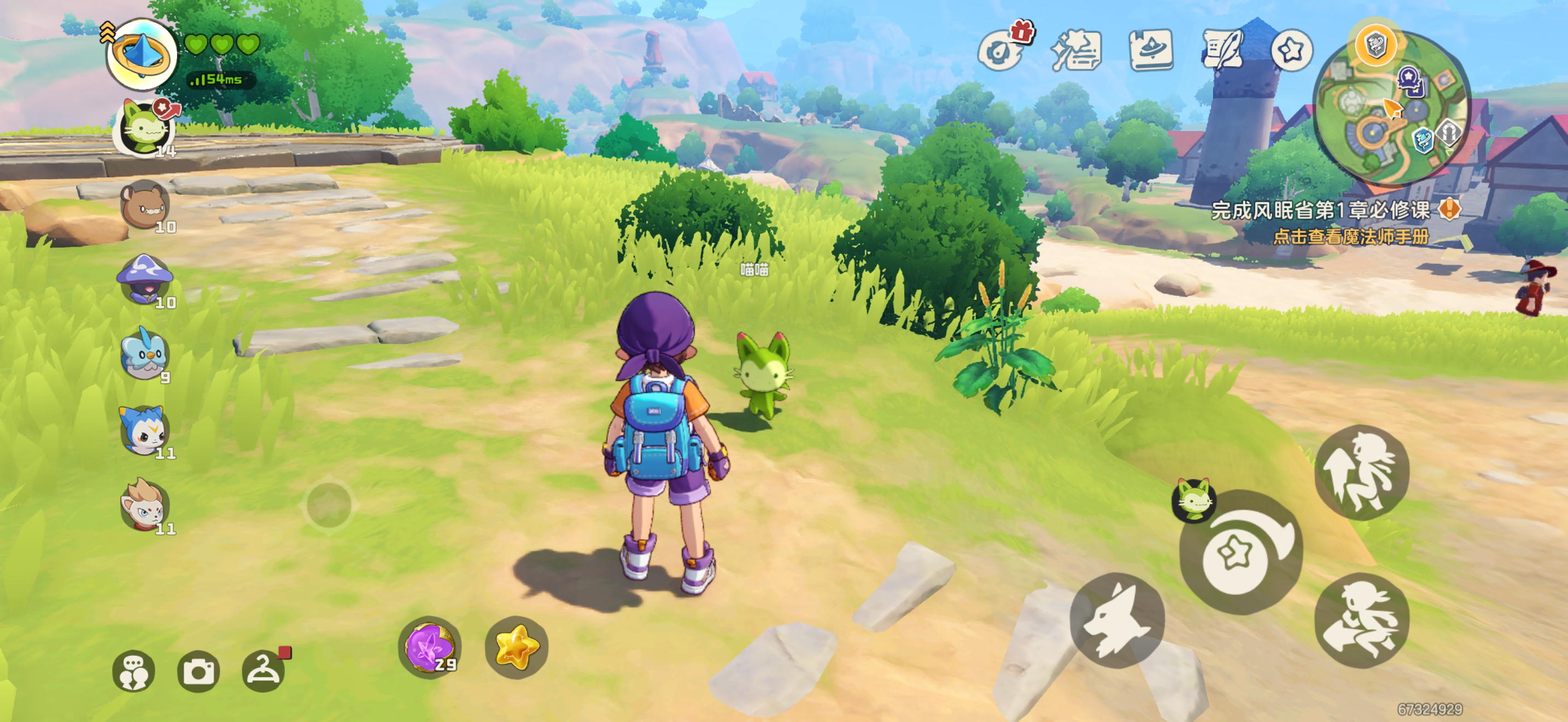1568x722 pixels.
Task: Open the chat bubbles button
Action: [134, 671]
